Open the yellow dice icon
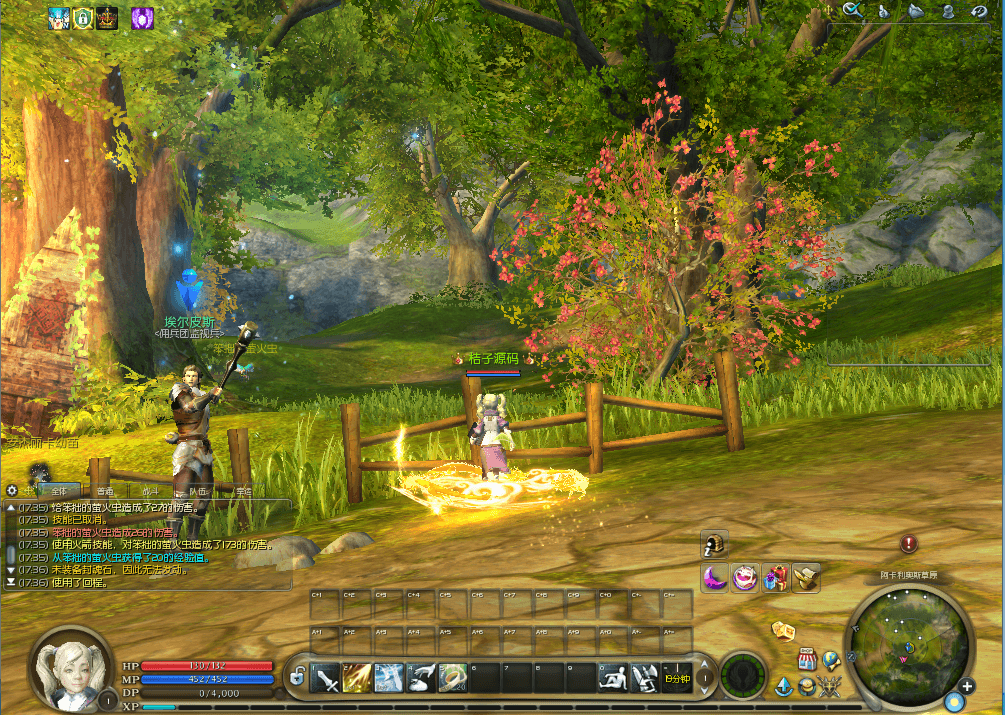Viewport: 1005px width, 715px height. [783, 631]
